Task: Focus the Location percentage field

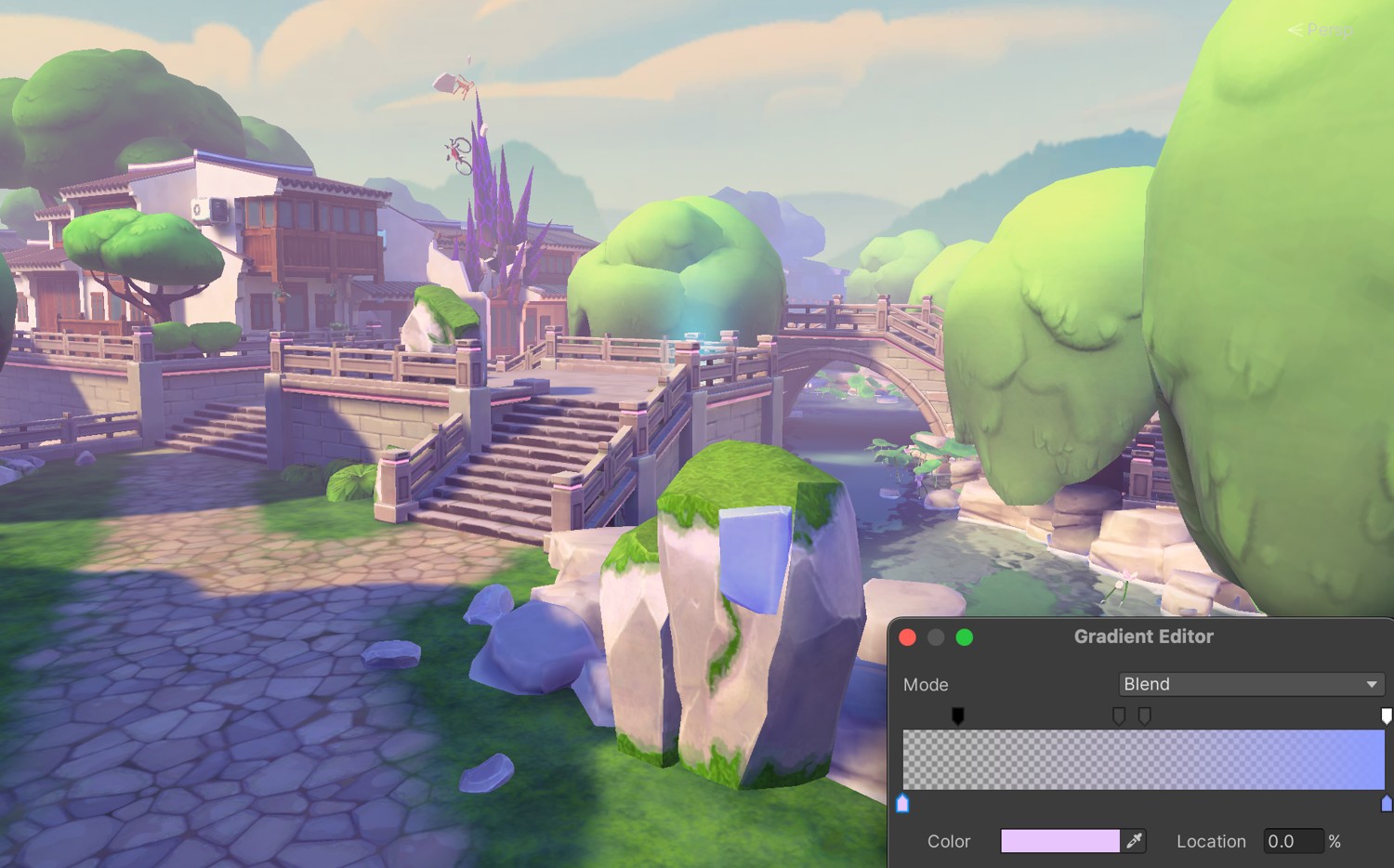Action: [x=1292, y=841]
